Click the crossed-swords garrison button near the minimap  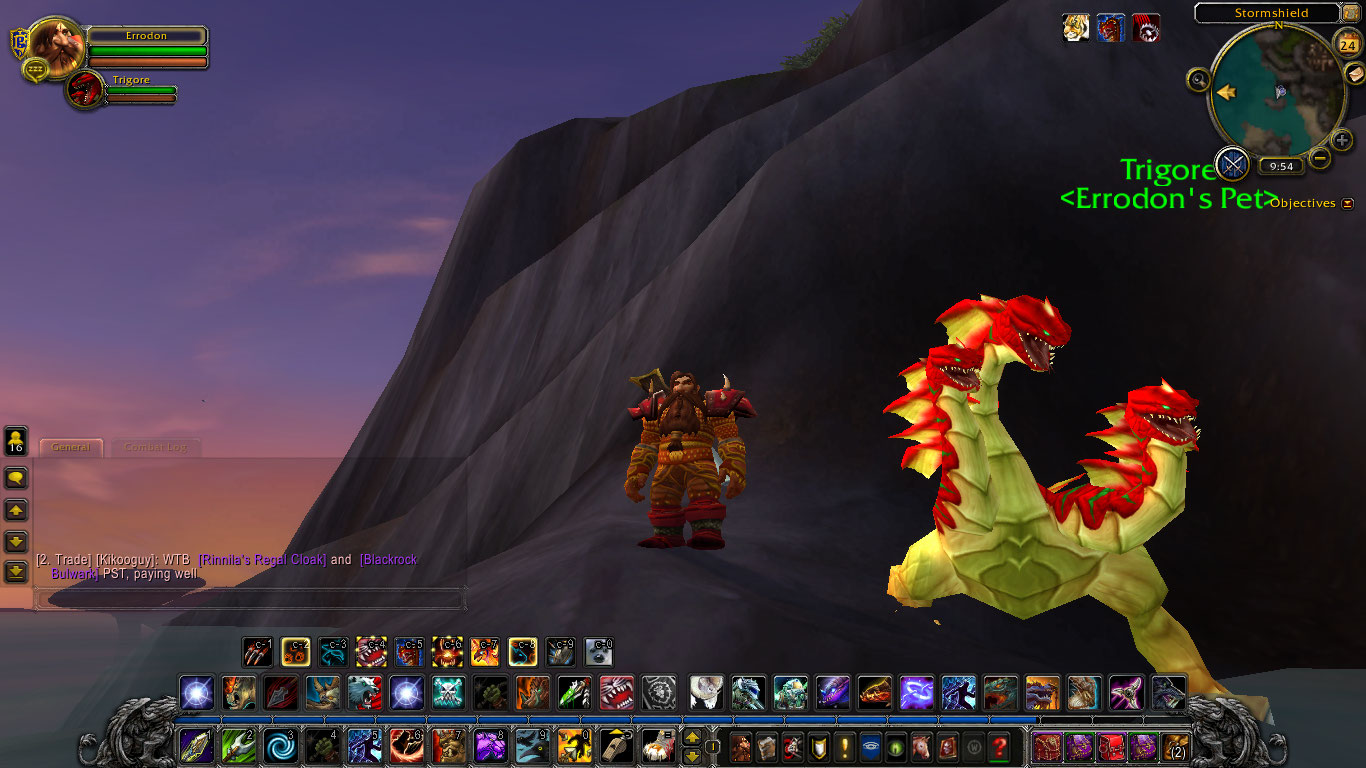click(1233, 163)
